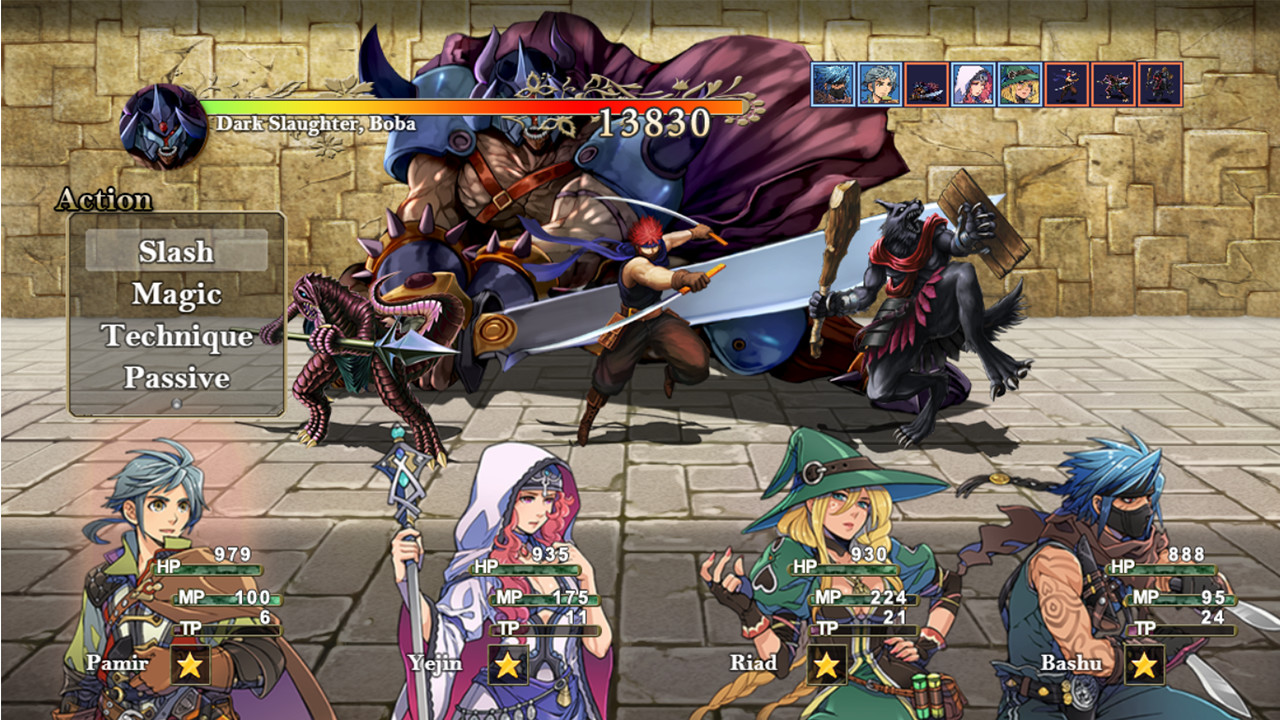This screenshot has height=720, width=1280.
Task: Click the boss's giant sword turn order tile
Action: (926, 84)
